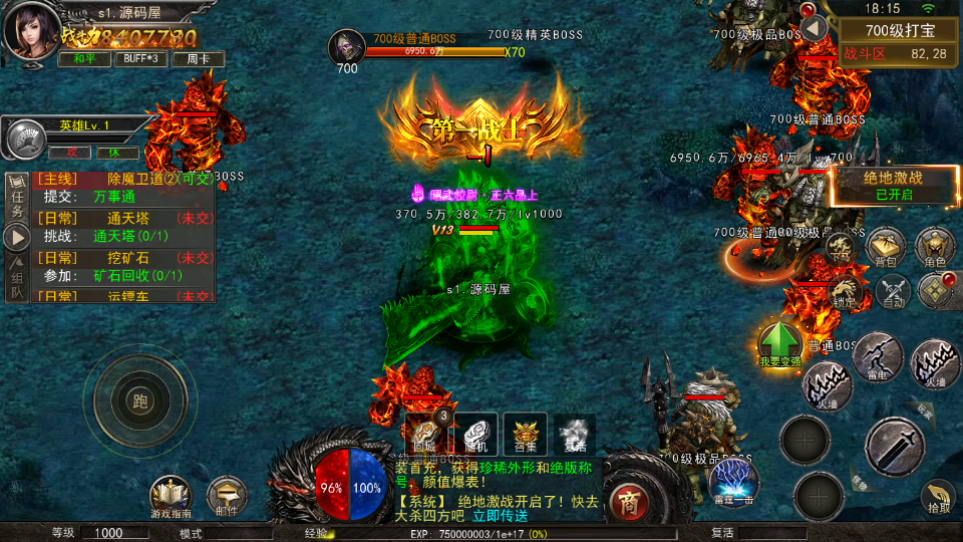Tap the 锁定 target lock button
Screen dimensions: 963x542
pos(843,292)
